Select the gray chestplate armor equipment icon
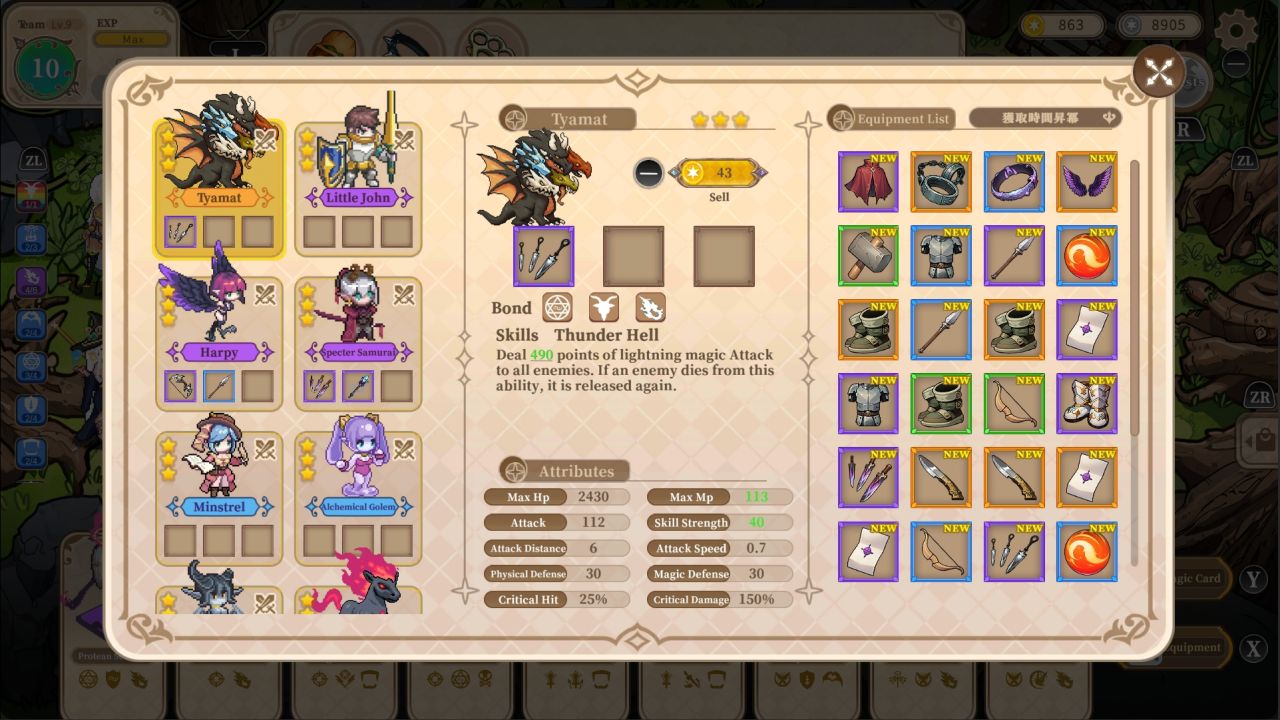The width and height of the screenshot is (1280, 720). [x=940, y=255]
